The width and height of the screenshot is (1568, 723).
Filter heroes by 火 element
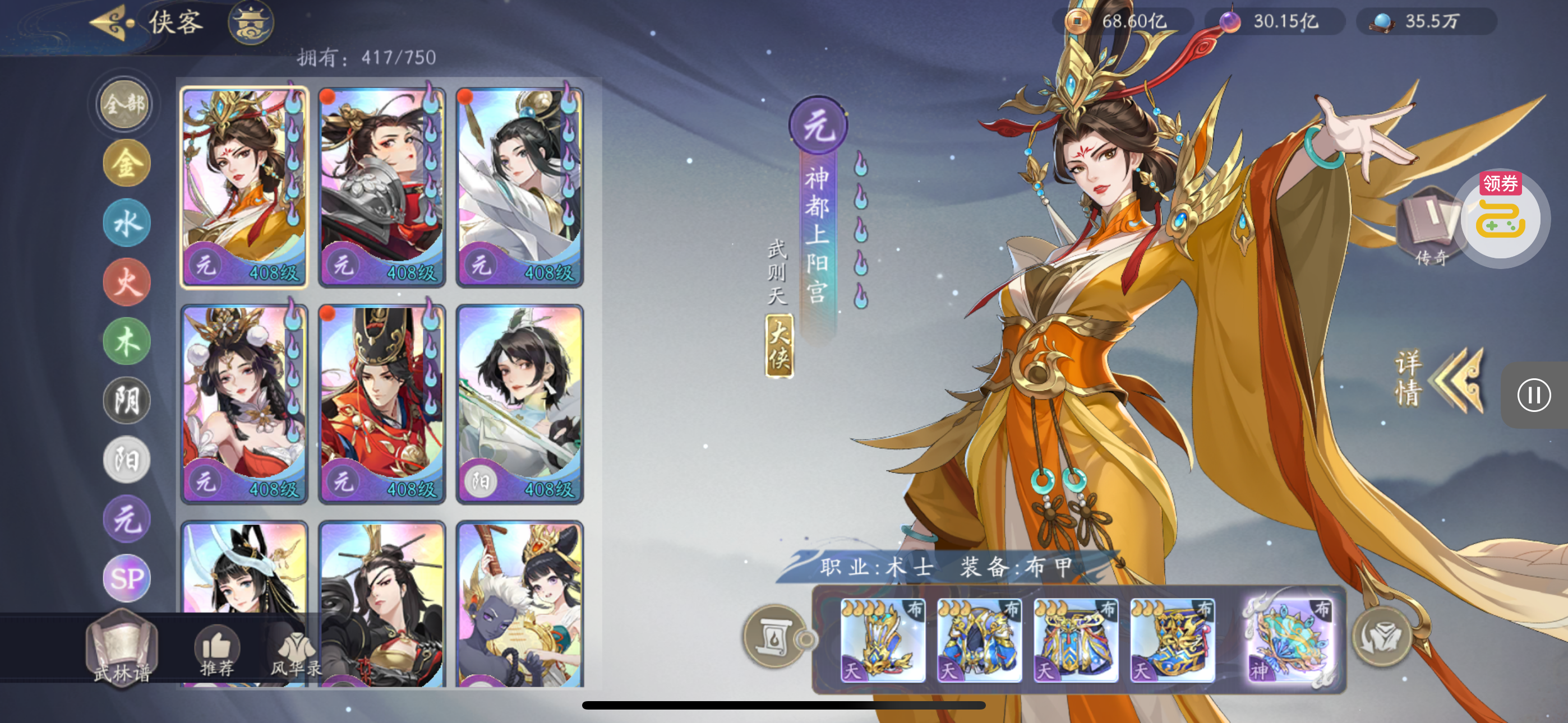point(127,282)
